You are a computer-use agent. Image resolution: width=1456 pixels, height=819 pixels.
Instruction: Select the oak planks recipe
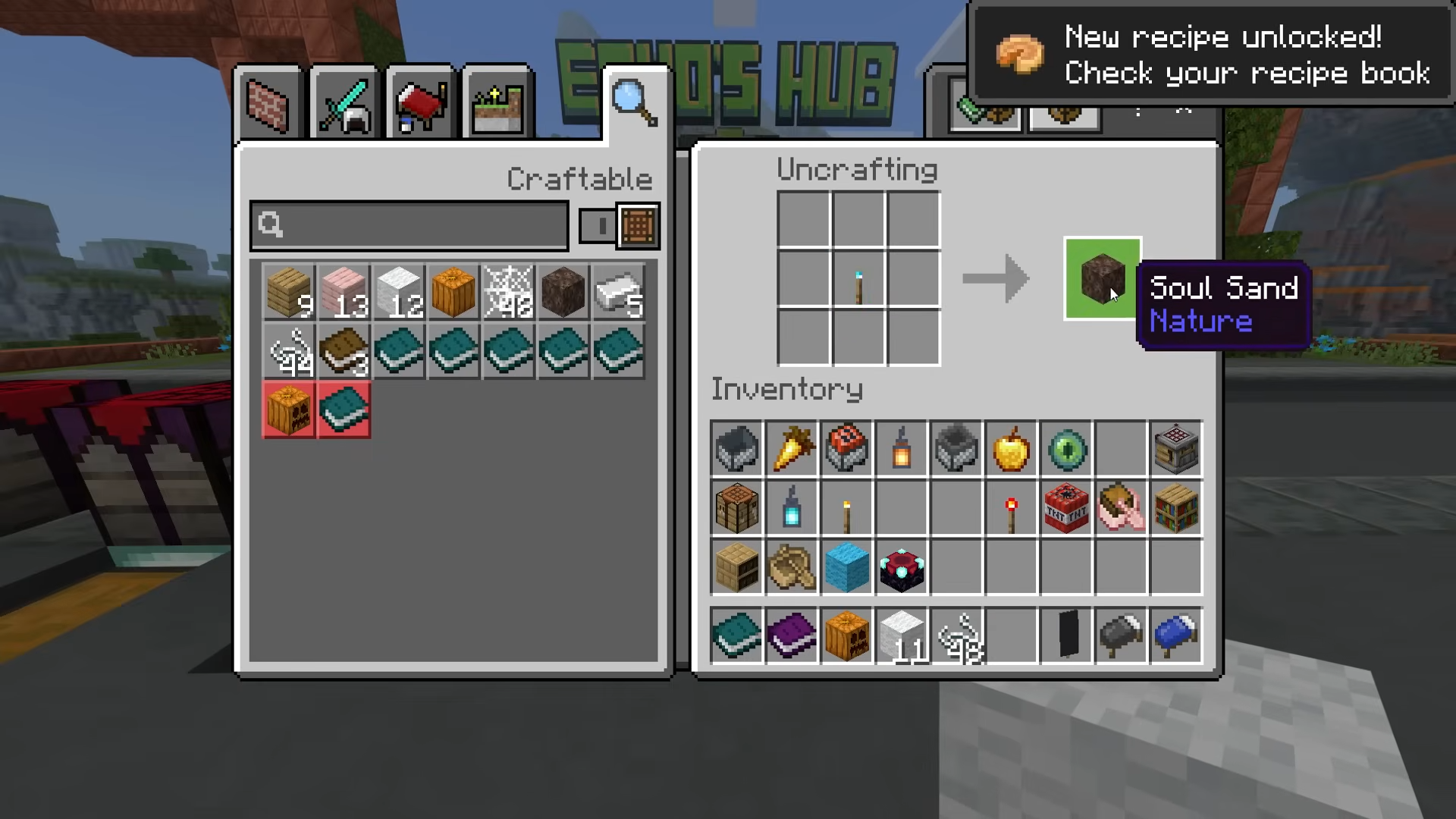(289, 292)
